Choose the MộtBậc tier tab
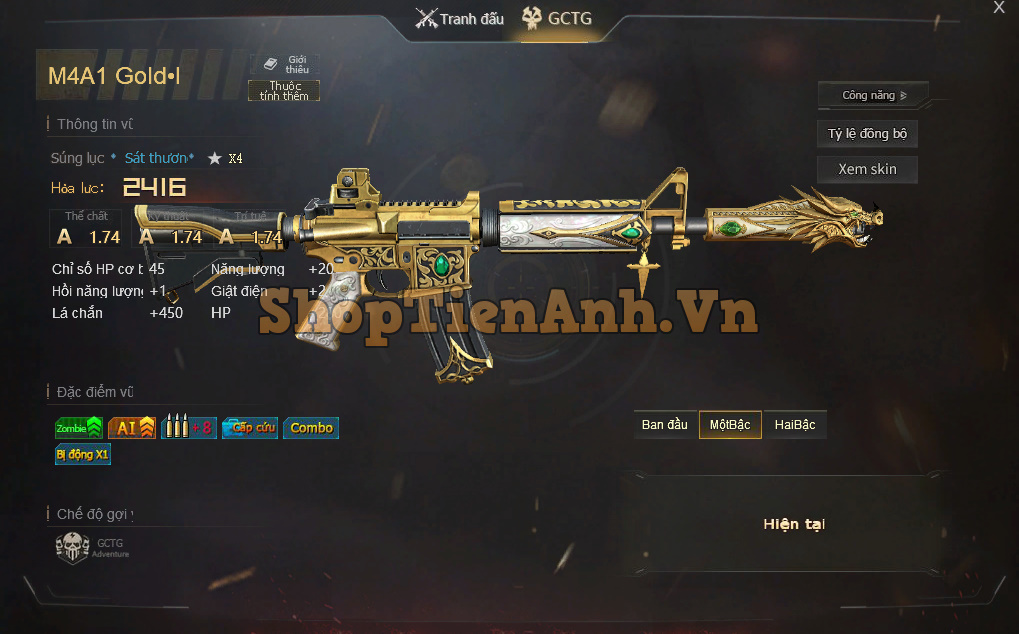Image resolution: width=1019 pixels, height=634 pixels. tap(730, 425)
